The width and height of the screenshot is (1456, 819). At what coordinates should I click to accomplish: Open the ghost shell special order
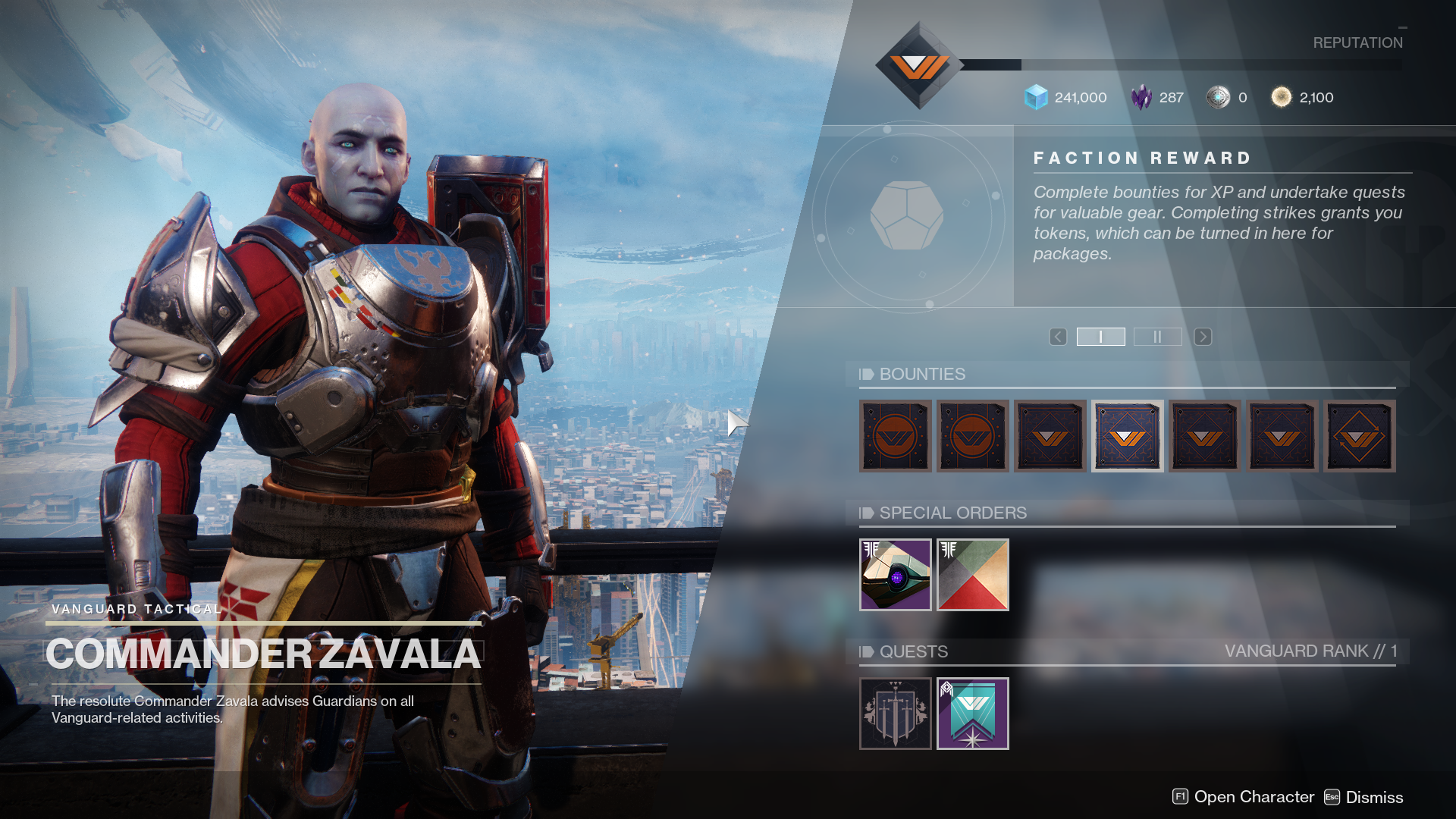[x=895, y=575]
